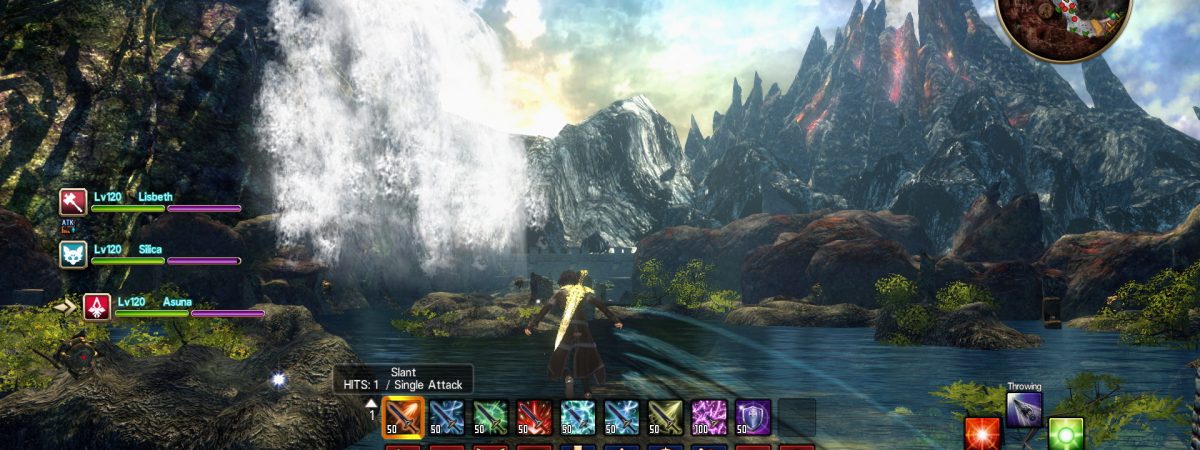Select party member Lisbeth's hammer icon
The width and height of the screenshot is (1200, 450).
pos(74,202)
